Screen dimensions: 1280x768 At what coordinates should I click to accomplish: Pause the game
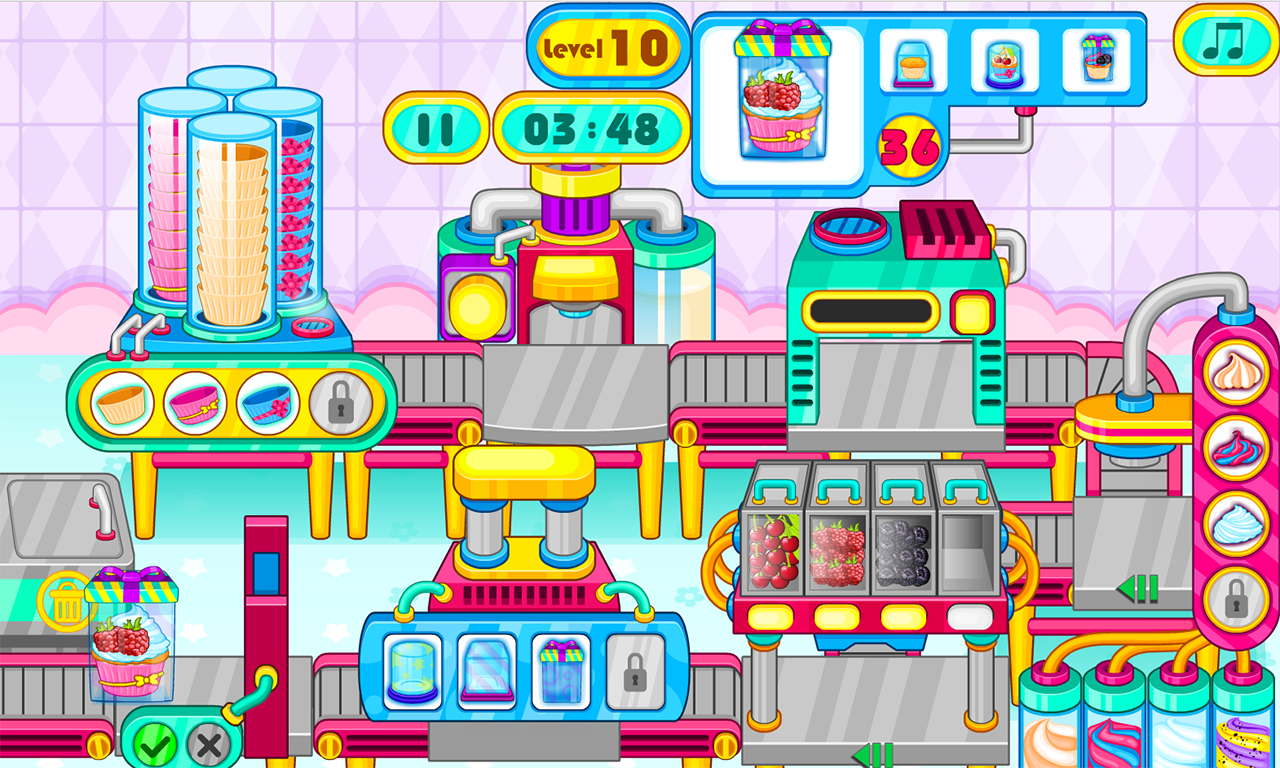click(x=437, y=127)
